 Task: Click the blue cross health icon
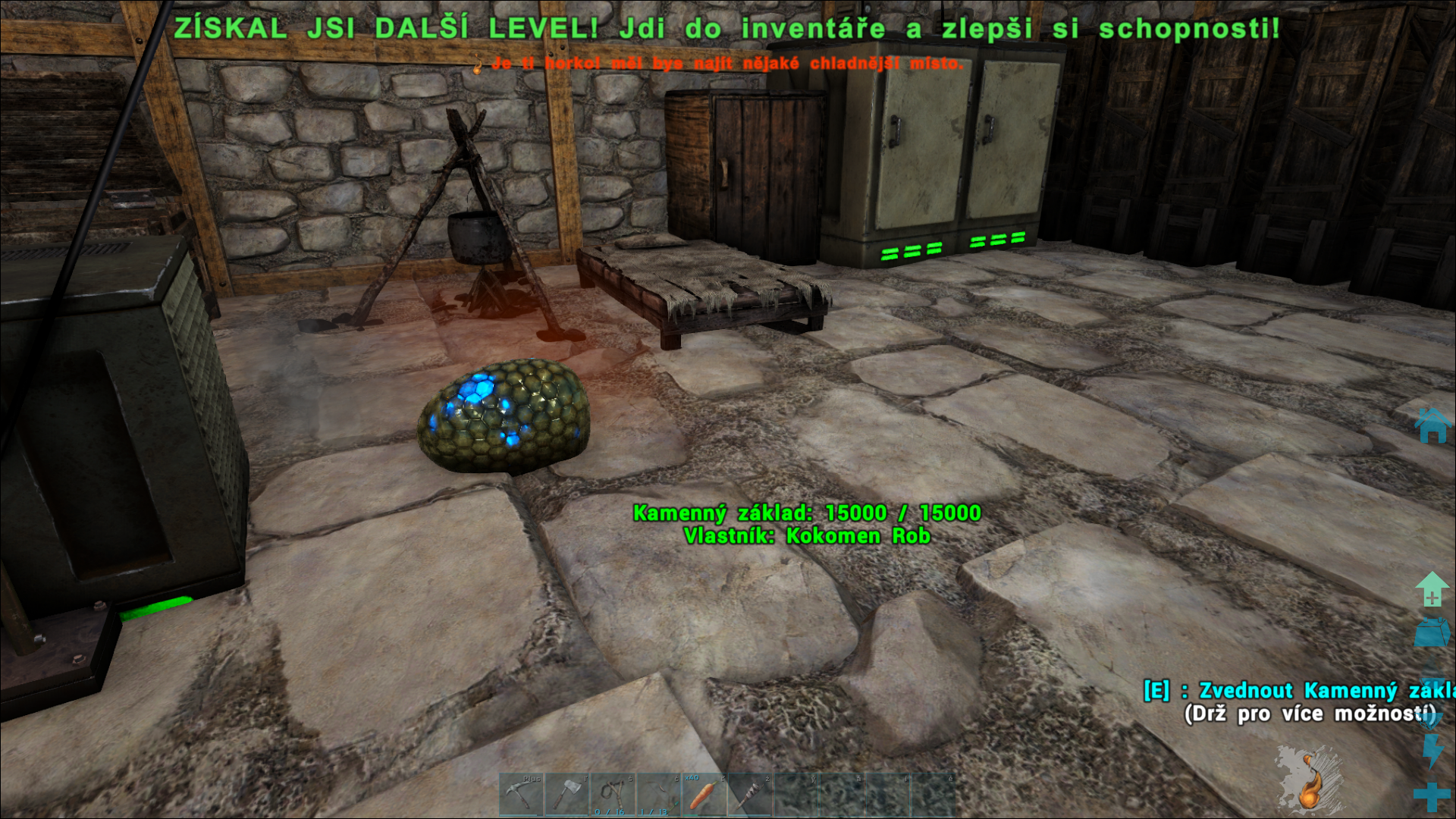[1432, 796]
